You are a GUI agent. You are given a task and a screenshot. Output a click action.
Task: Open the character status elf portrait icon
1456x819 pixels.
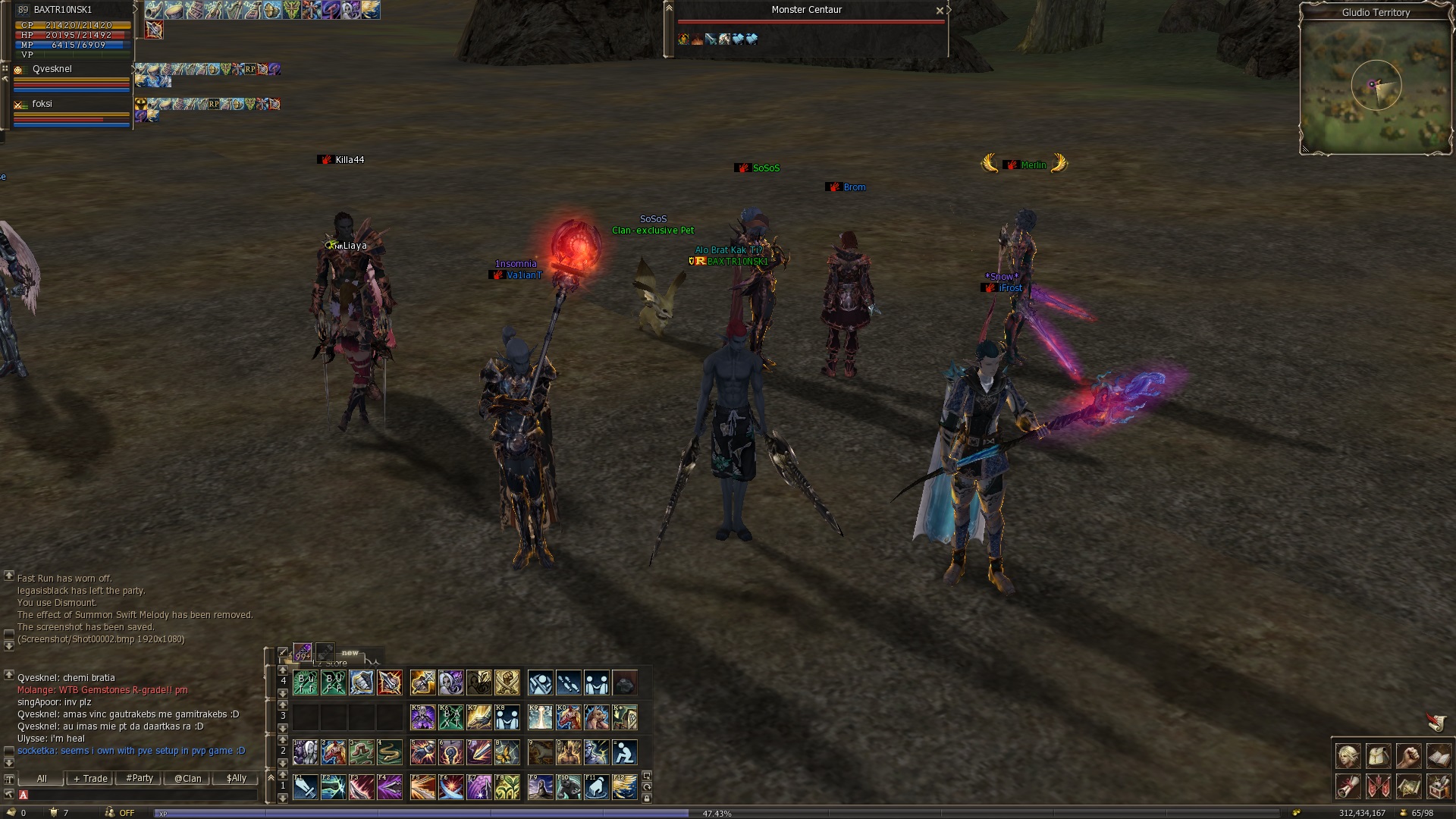click(x=1348, y=756)
